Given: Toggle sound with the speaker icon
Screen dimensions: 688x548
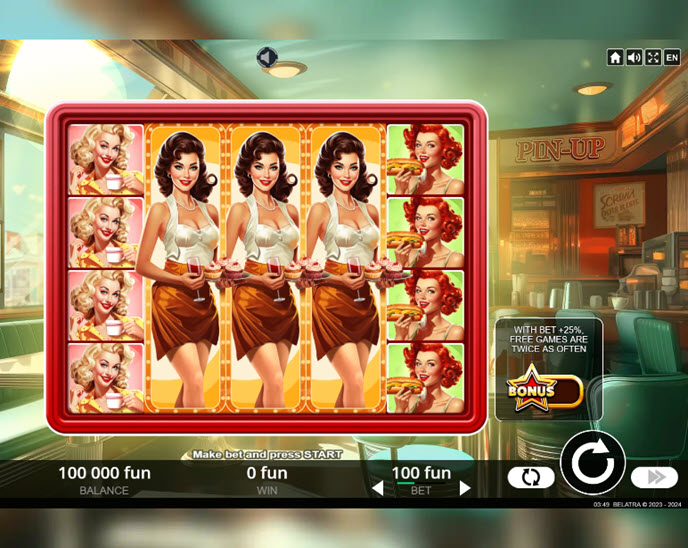Looking at the screenshot, I should [x=634, y=58].
